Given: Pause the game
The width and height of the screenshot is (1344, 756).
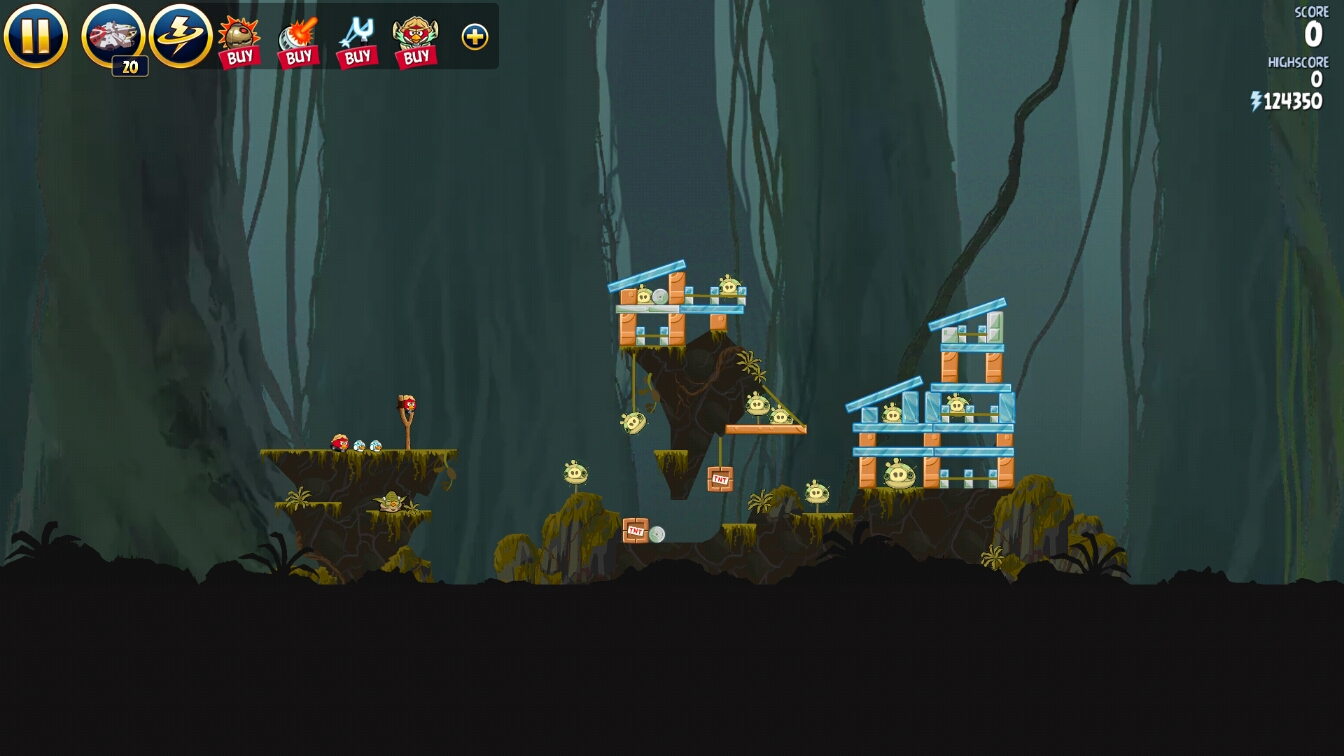Looking at the screenshot, I should point(36,36).
